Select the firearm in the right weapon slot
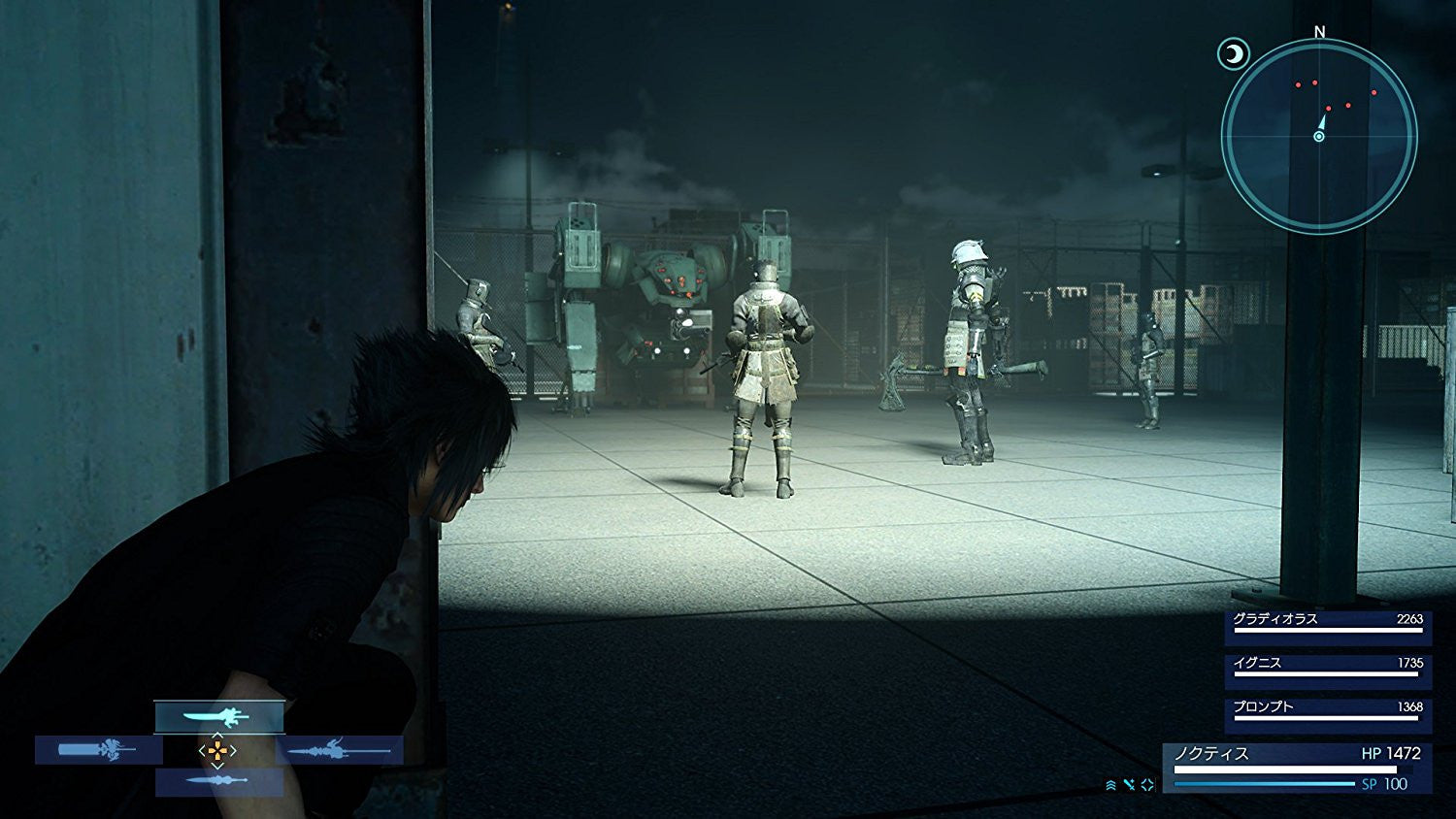Screen dimensions: 1456x819 tap(340, 749)
